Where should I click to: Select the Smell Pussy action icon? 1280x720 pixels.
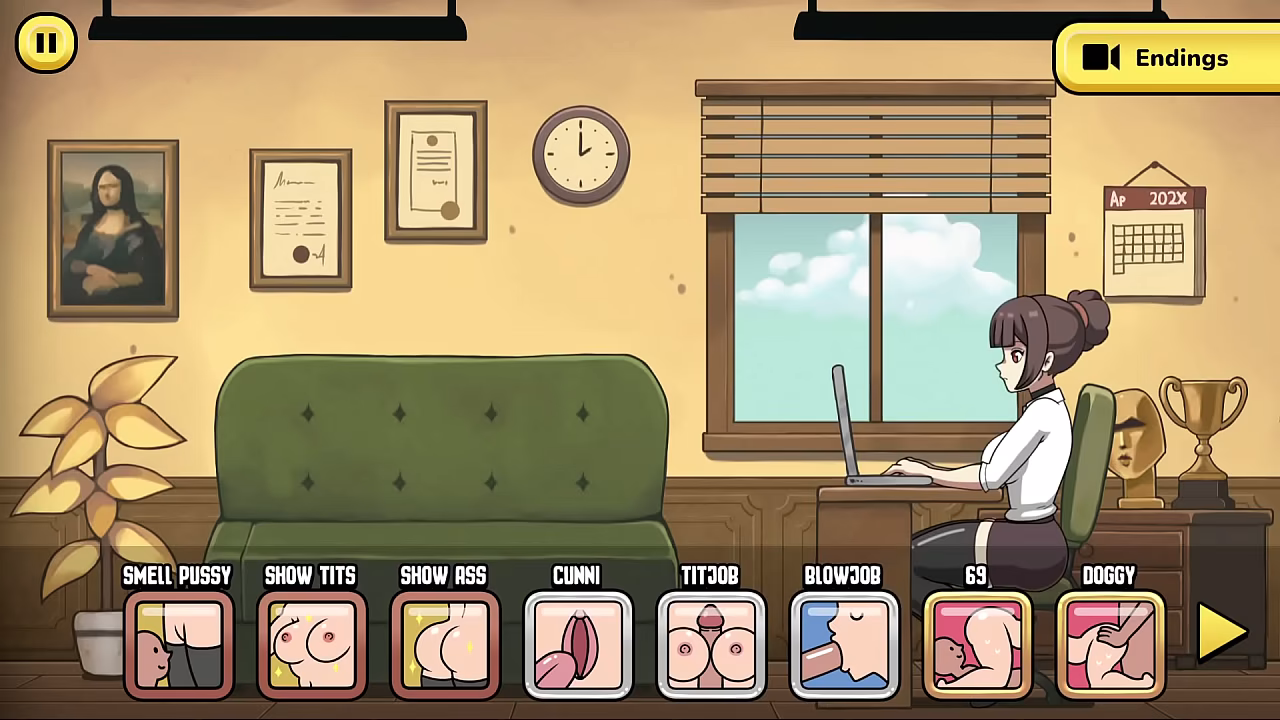click(178, 645)
